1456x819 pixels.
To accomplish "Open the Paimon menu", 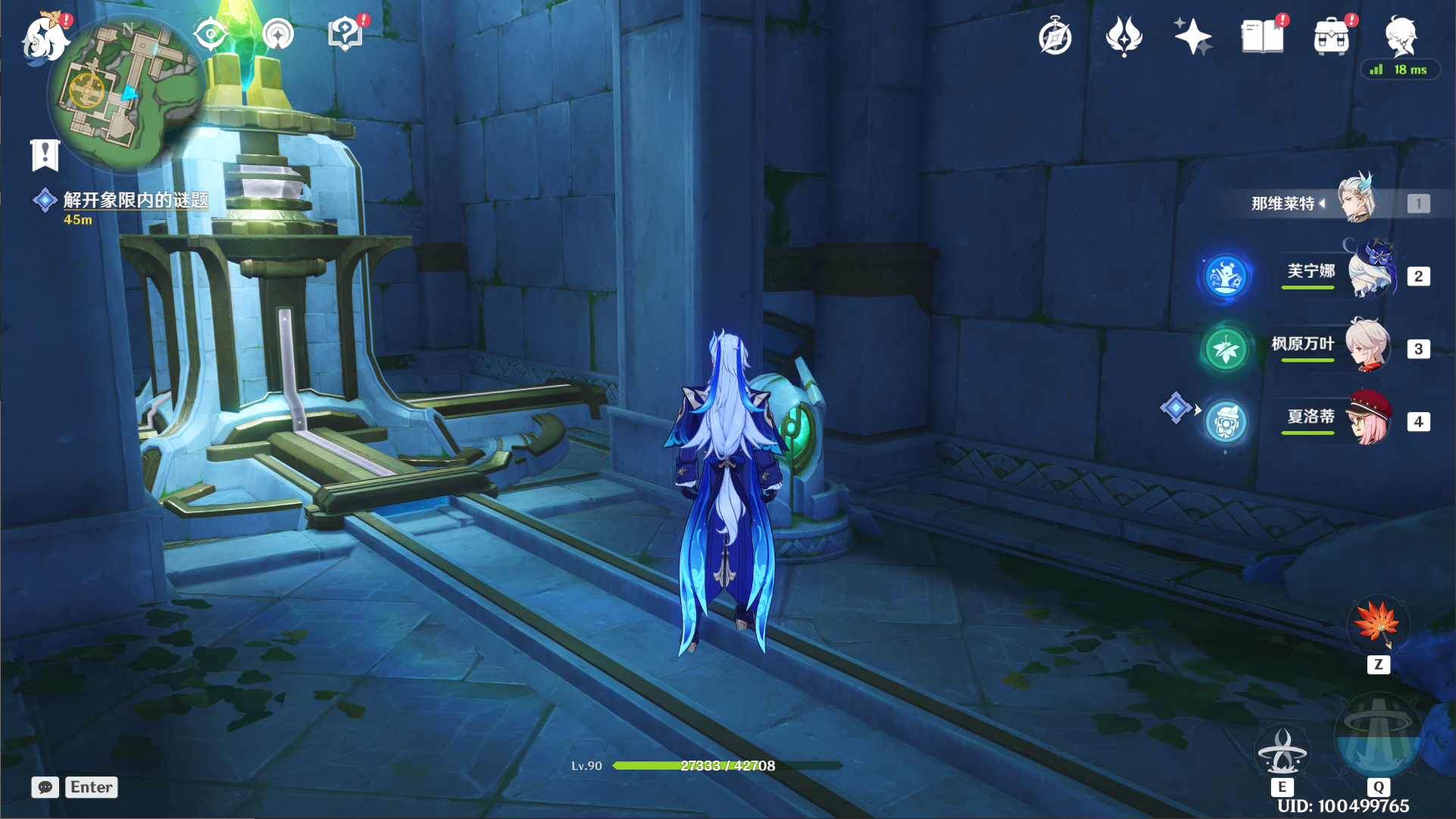I will (44, 38).
